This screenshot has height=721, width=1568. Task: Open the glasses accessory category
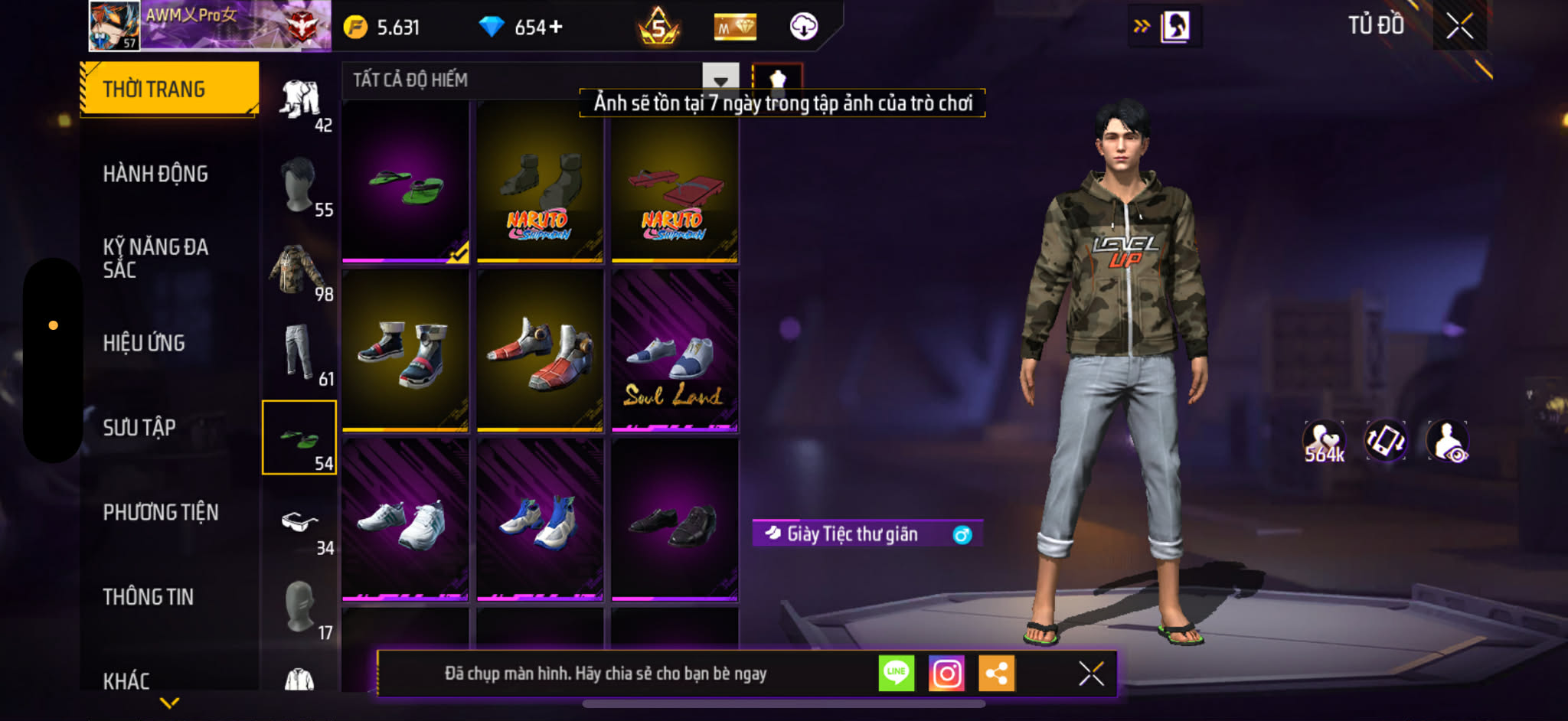pyautogui.click(x=299, y=524)
